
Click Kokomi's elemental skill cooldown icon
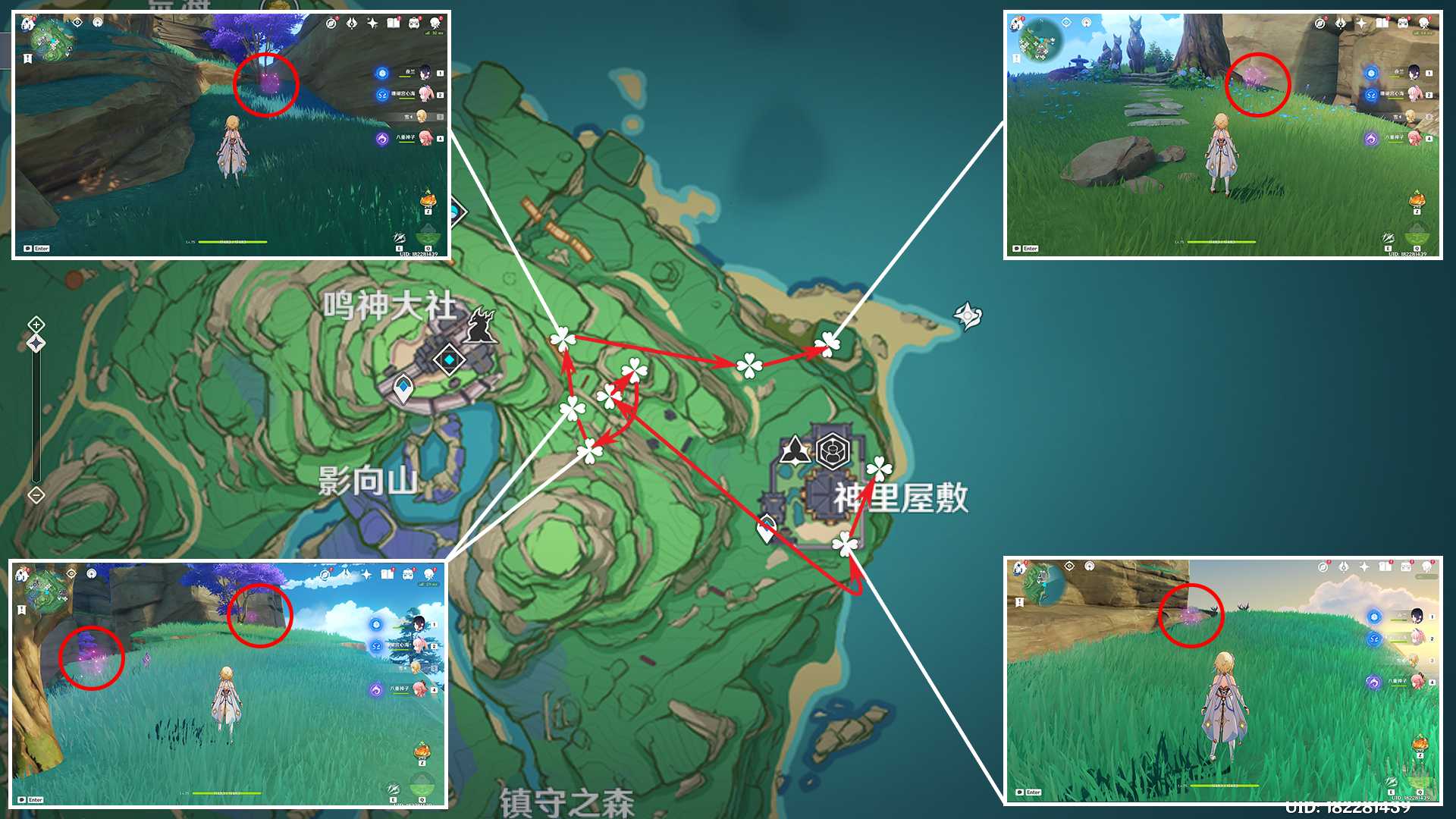coord(382,96)
